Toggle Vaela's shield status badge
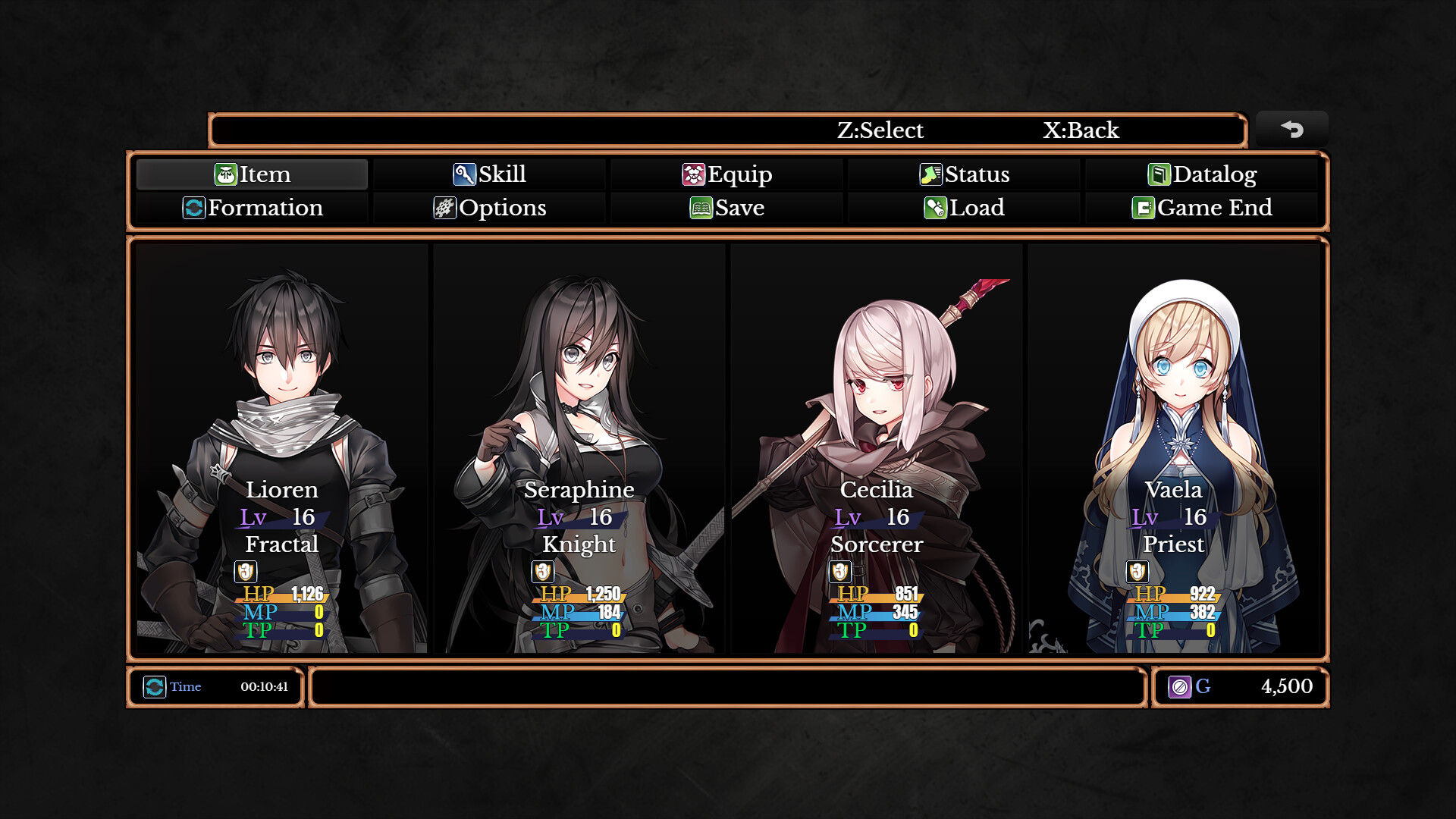This screenshot has height=819, width=1456. coord(1137,572)
